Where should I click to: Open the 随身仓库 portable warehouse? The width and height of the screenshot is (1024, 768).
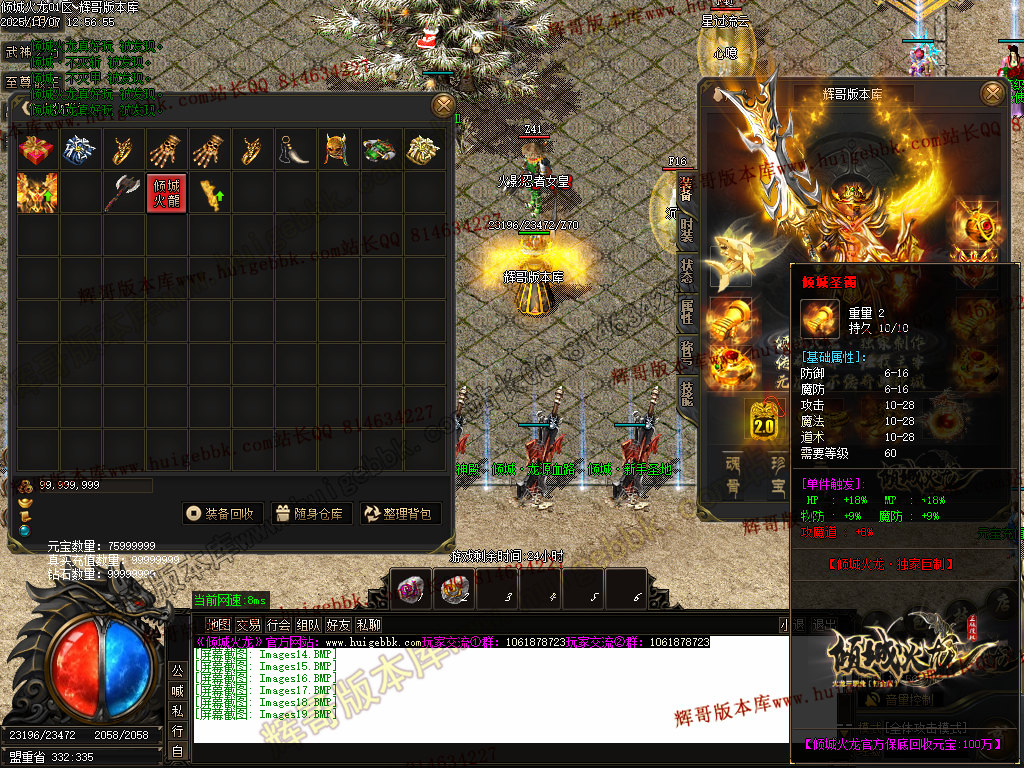pos(312,513)
